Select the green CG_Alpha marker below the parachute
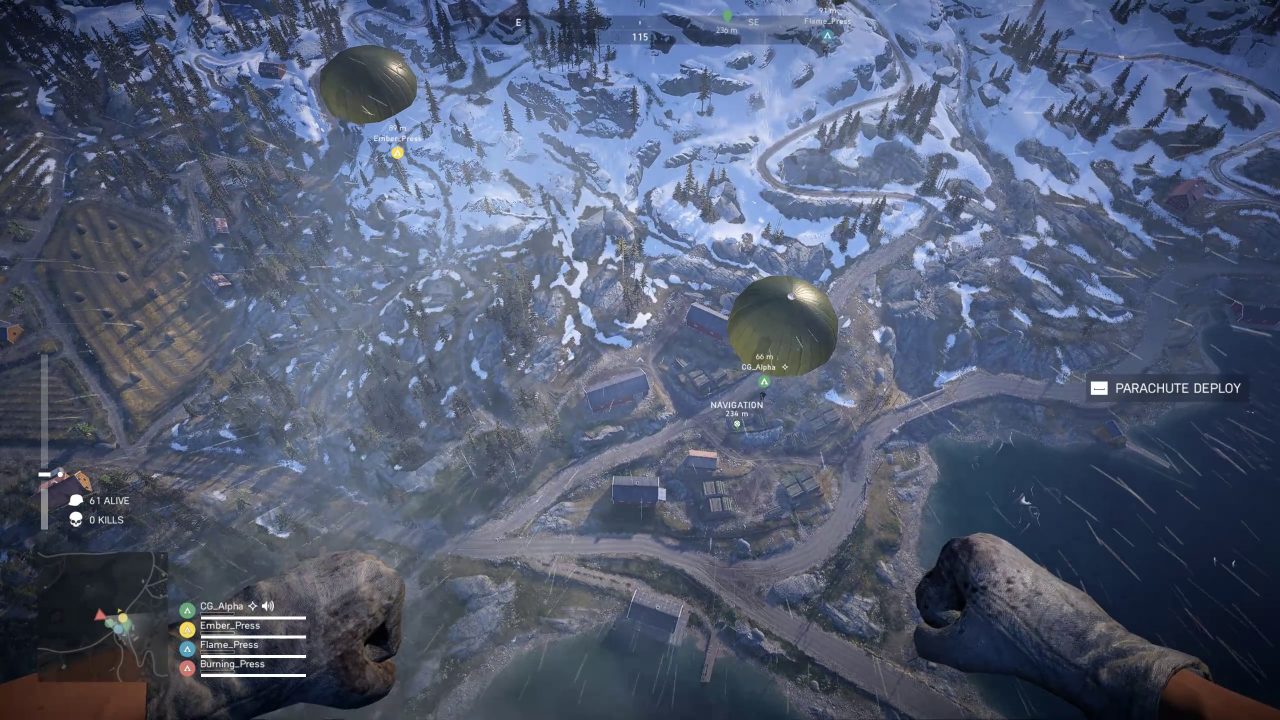This screenshot has width=1280, height=720. [x=764, y=381]
